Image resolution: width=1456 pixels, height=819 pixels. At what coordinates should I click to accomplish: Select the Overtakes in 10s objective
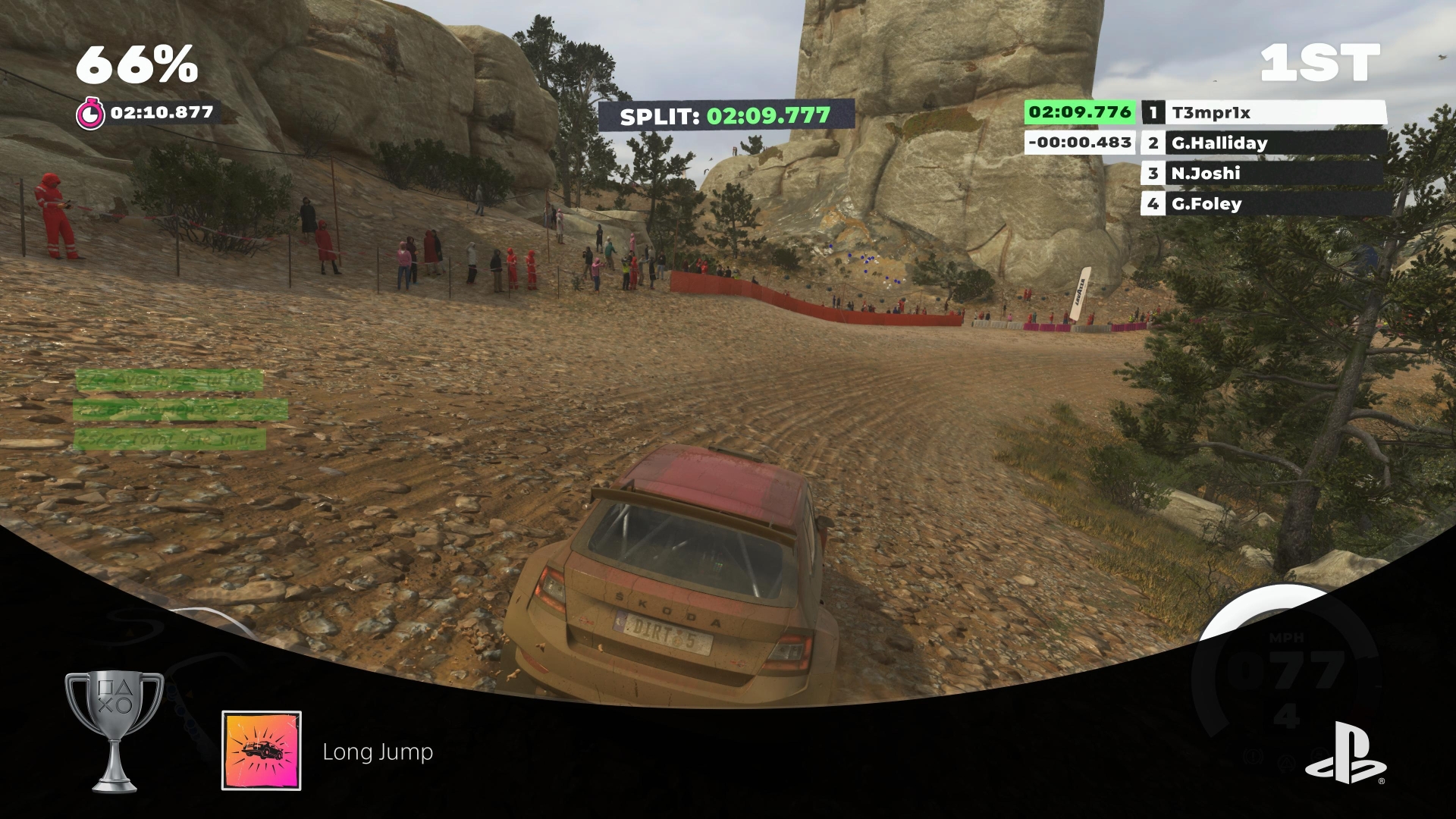coord(168,380)
